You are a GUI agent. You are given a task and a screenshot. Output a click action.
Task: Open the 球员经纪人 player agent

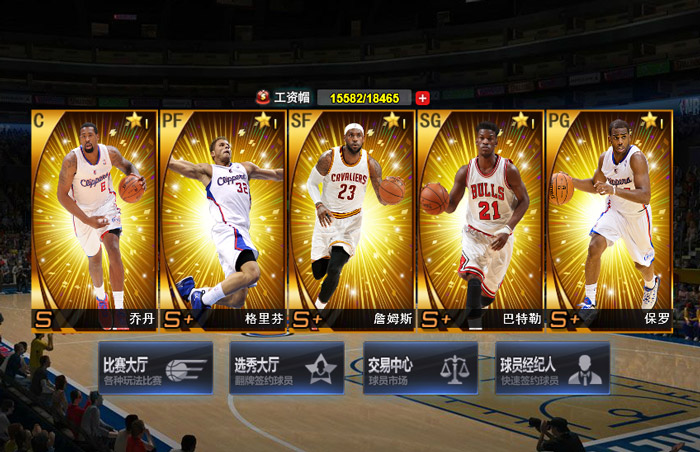coord(552,368)
